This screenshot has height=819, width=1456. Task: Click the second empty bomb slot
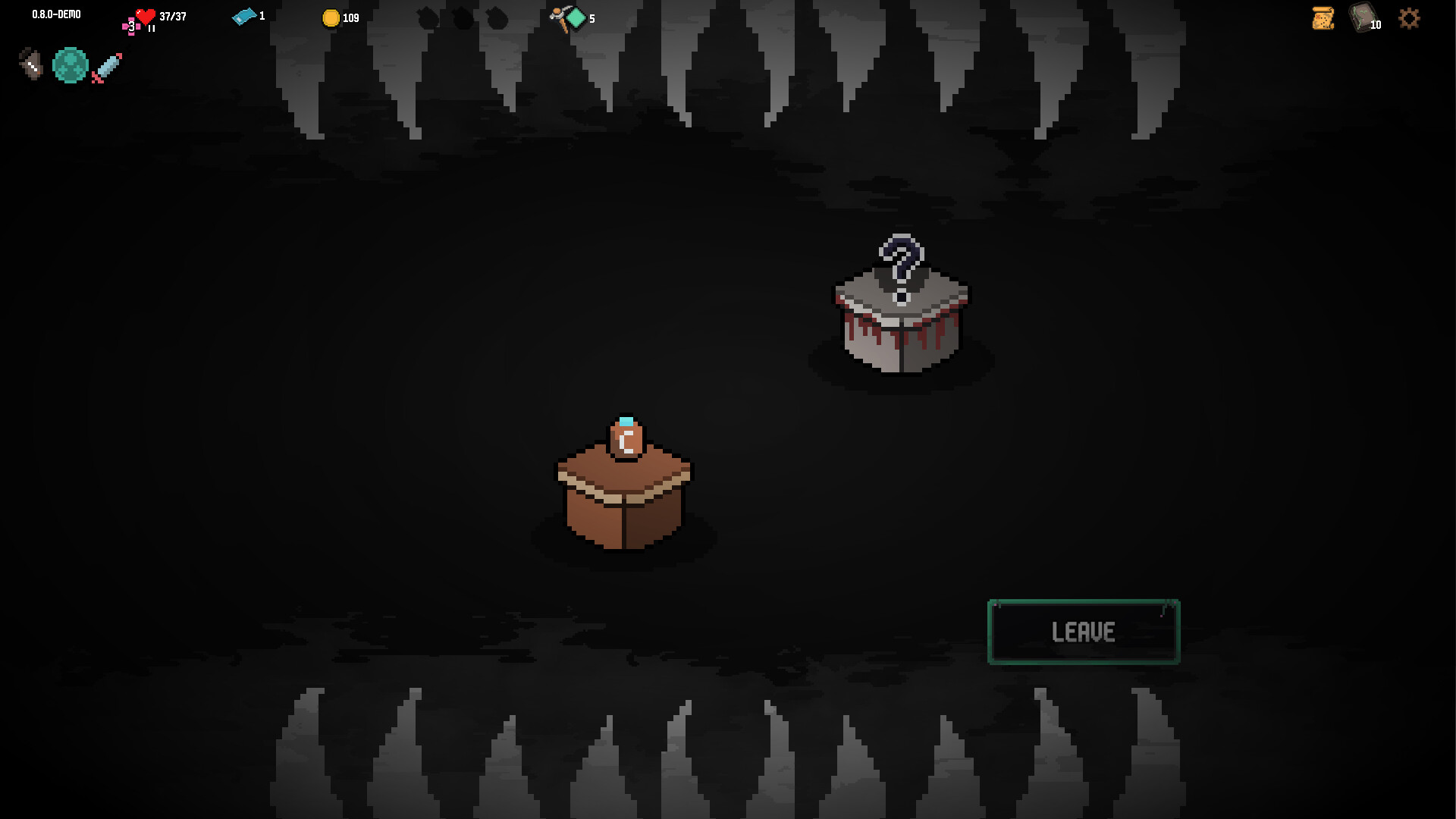462,17
